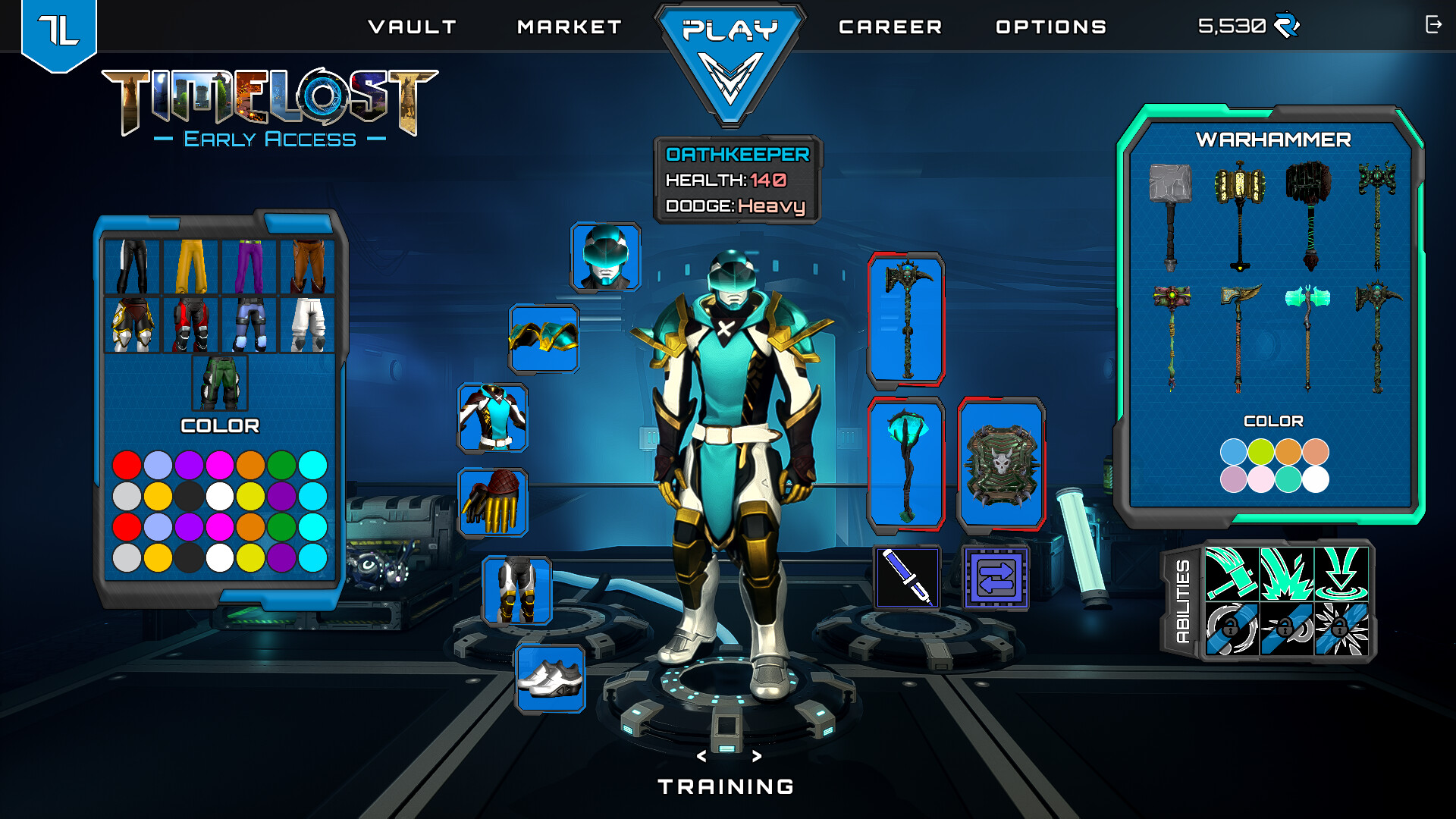Unlock the frost shatter ability slot
The image size is (1456, 819).
(x=1341, y=631)
